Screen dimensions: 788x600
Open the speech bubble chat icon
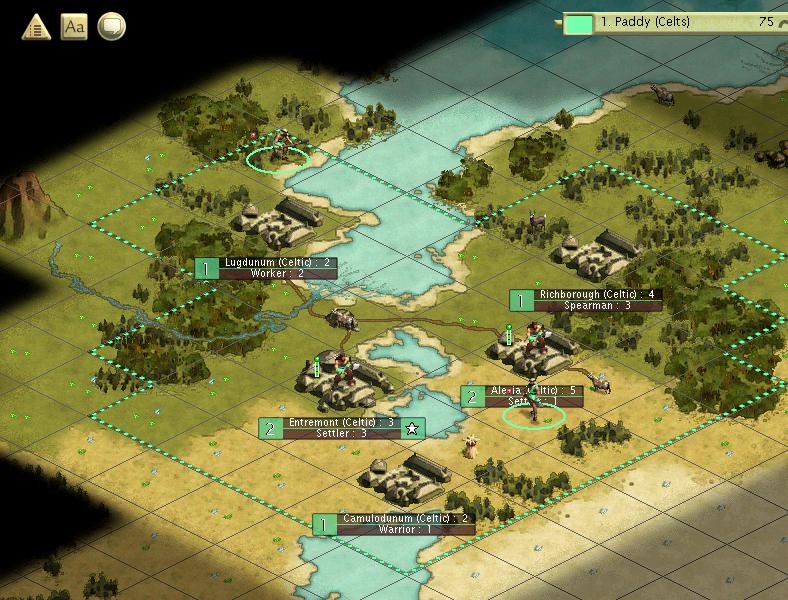(x=112, y=27)
